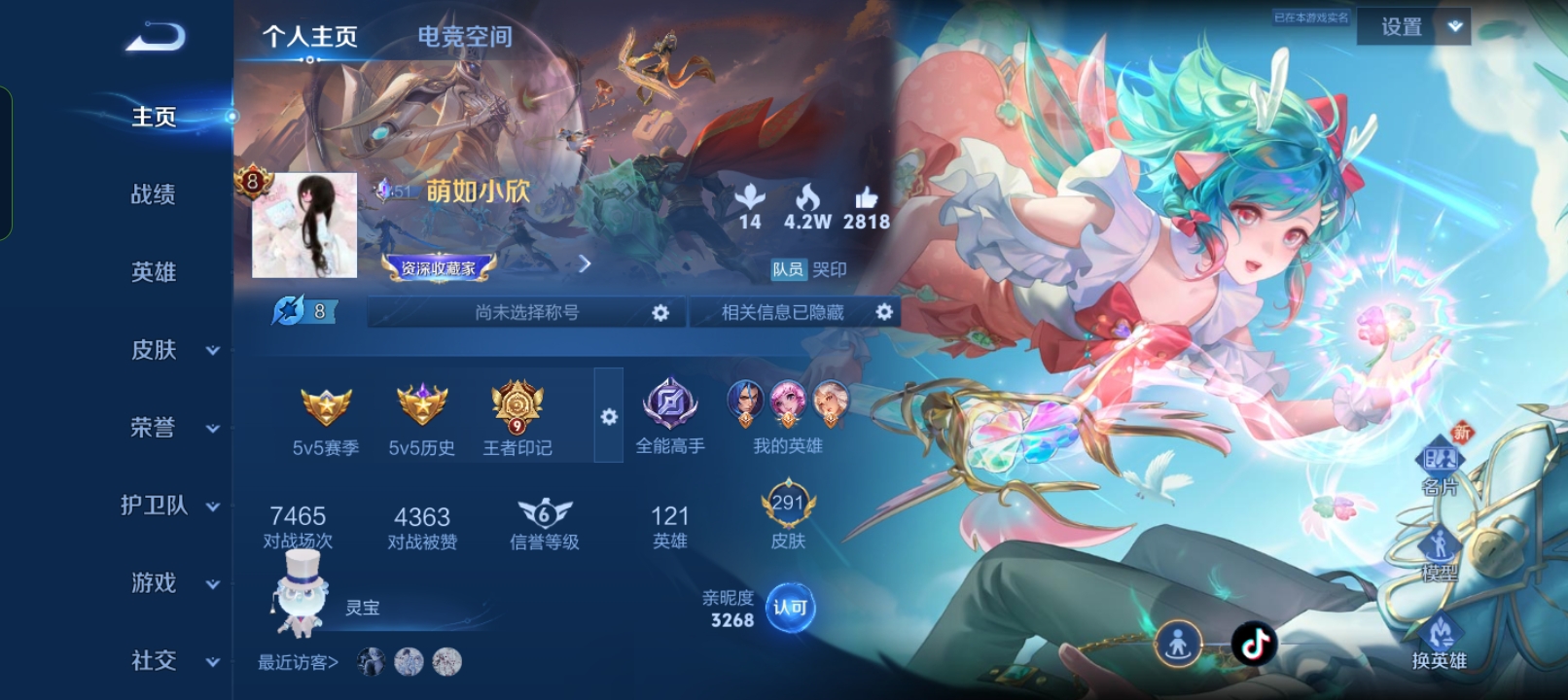Open the 名片 card option
The width and height of the screenshot is (1568, 700).
click(x=1440, y=469)
